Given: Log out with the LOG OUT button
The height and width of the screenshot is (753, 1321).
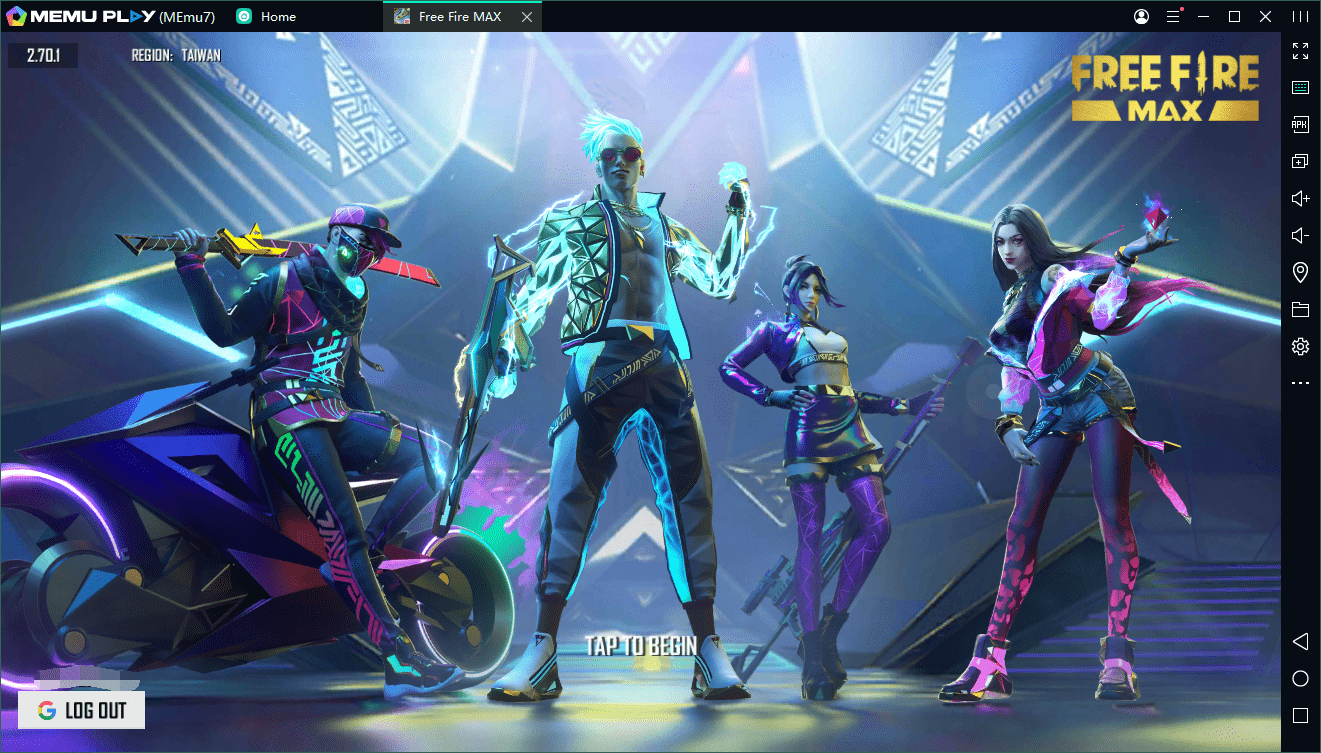Looking at the screenshot, I should (x=82, y=710).
